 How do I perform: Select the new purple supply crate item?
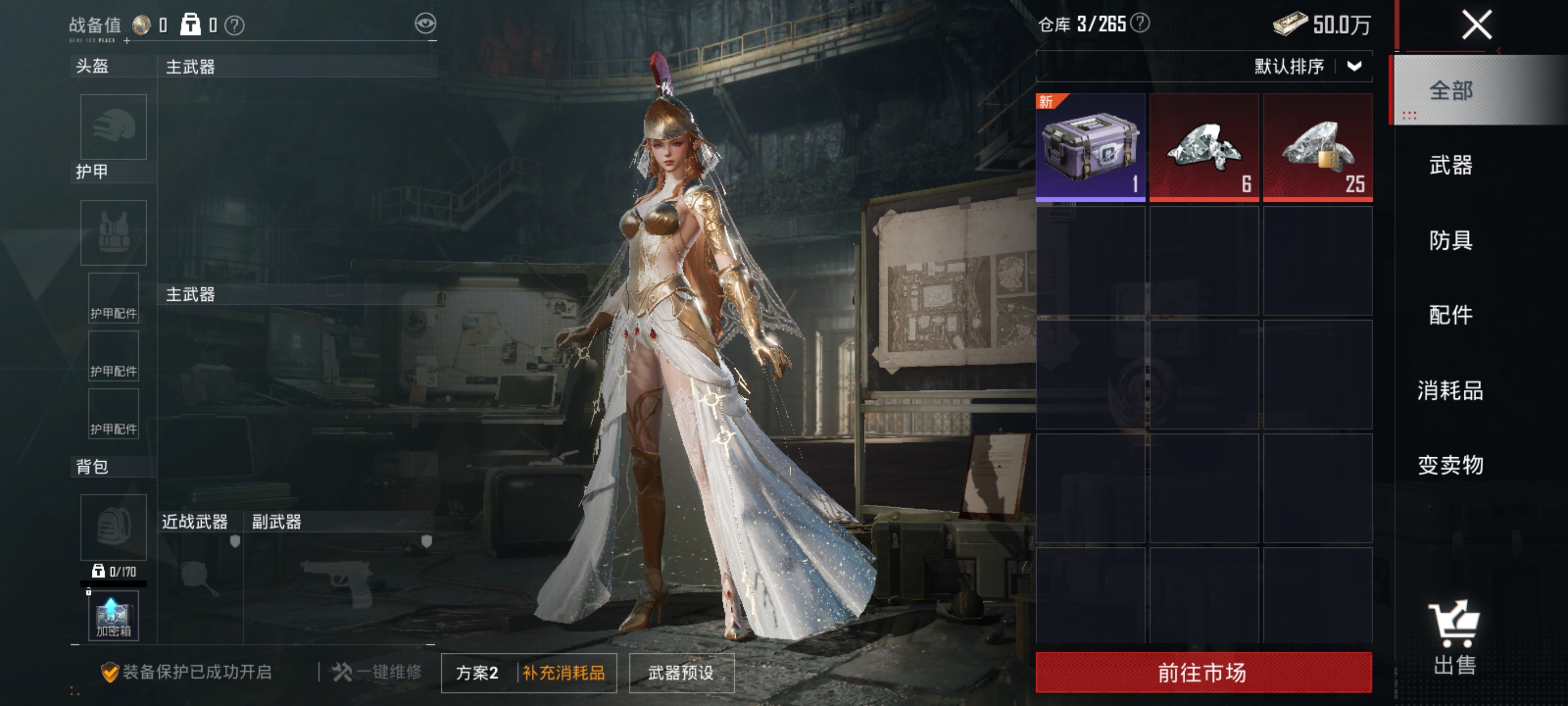click(1090, 147)
